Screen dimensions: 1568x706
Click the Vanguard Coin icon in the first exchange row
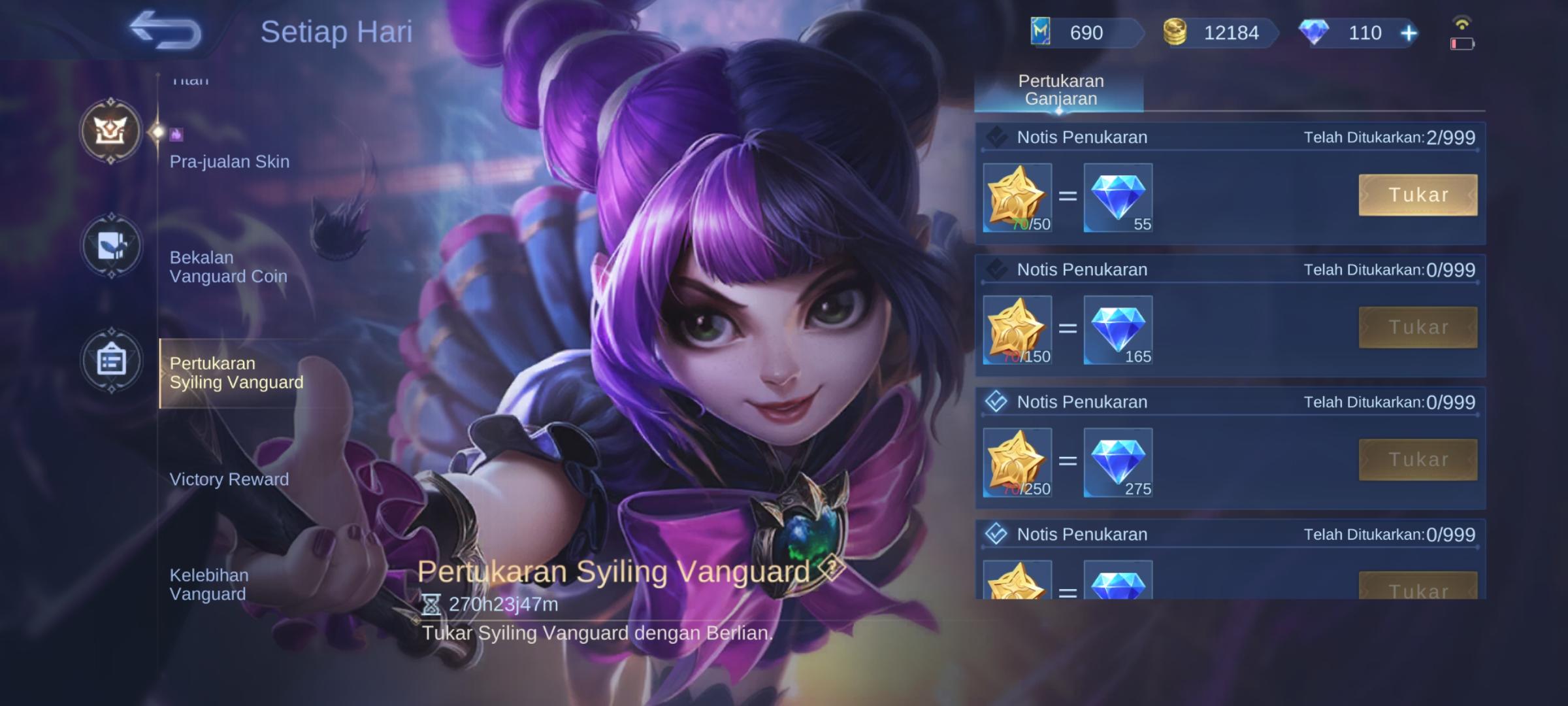point(1017,198)
